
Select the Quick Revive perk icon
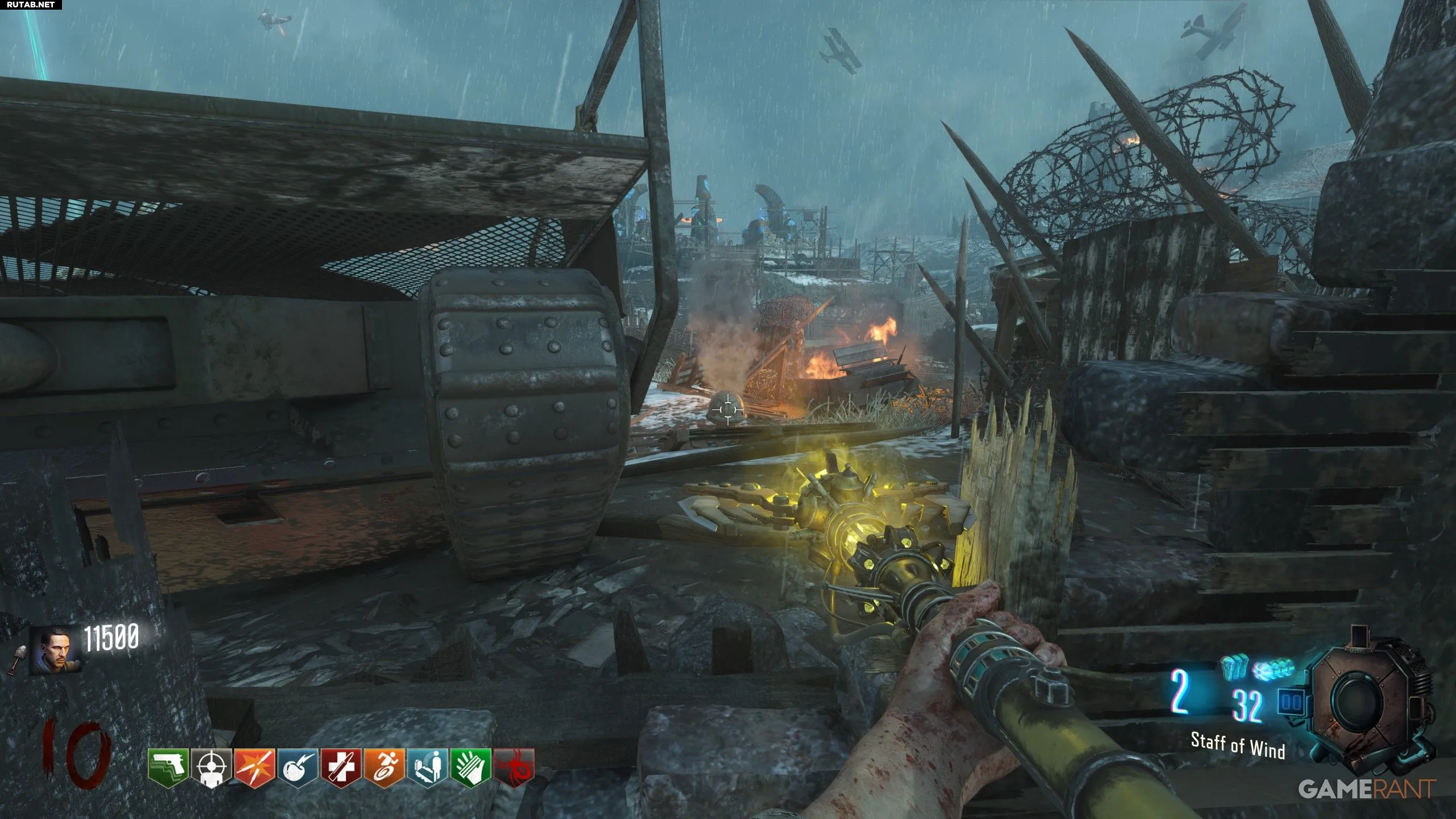click(427, 767)
